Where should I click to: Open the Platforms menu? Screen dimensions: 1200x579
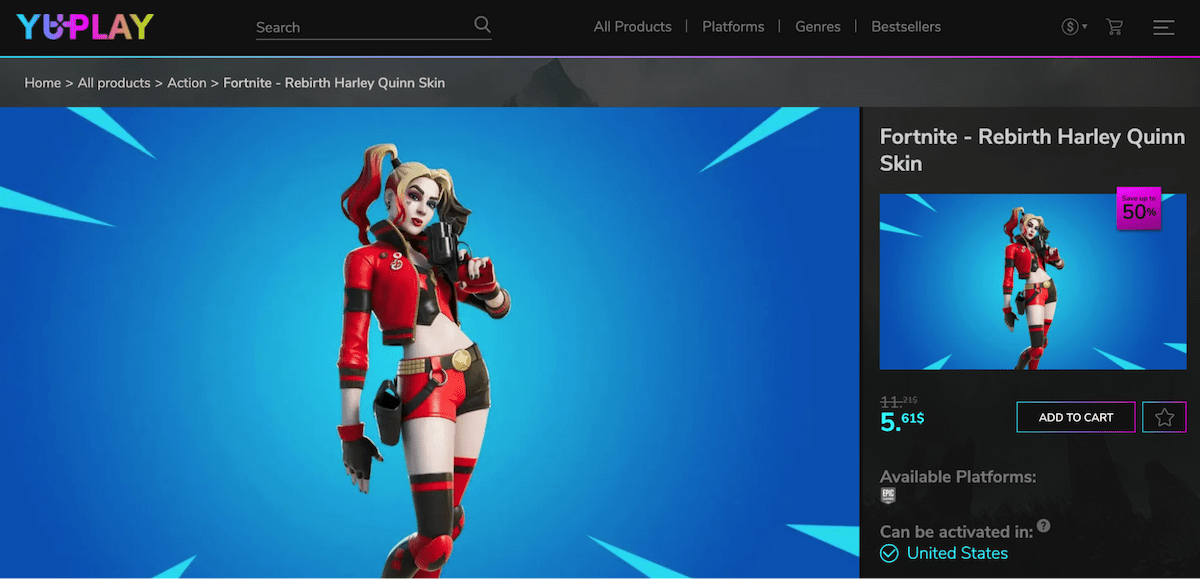733,27
